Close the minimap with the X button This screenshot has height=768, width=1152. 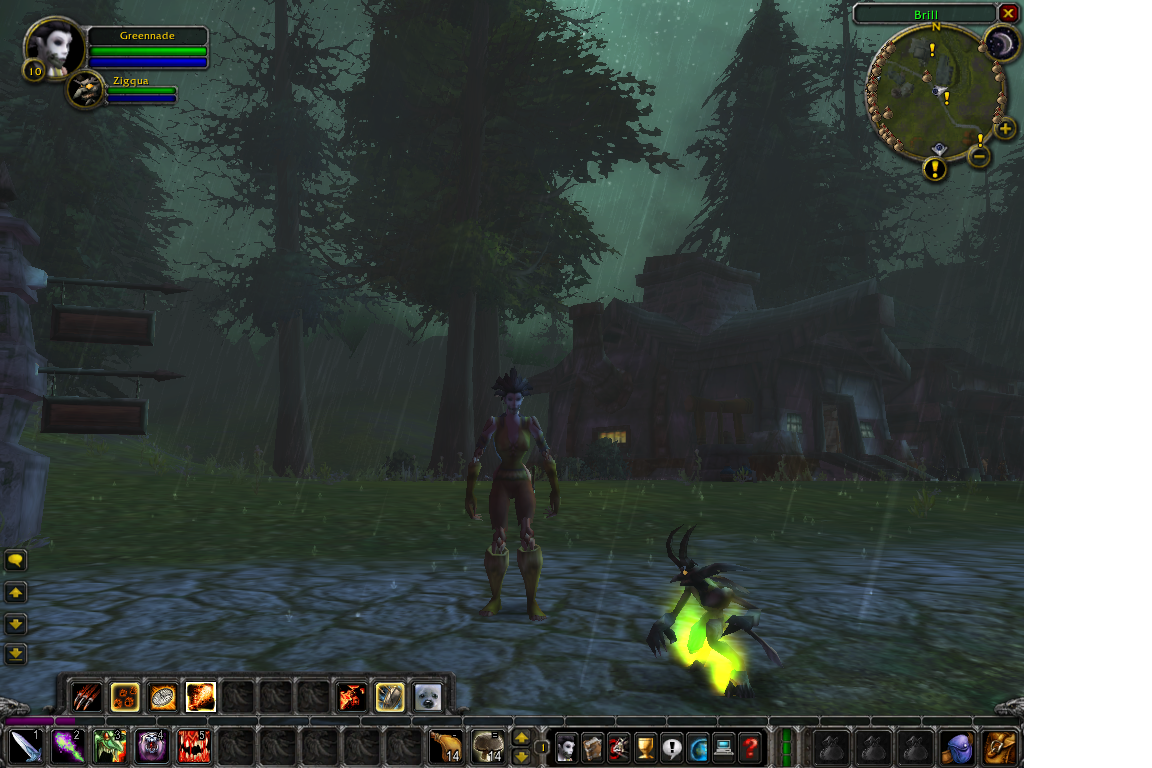[x=1008, y=13]
